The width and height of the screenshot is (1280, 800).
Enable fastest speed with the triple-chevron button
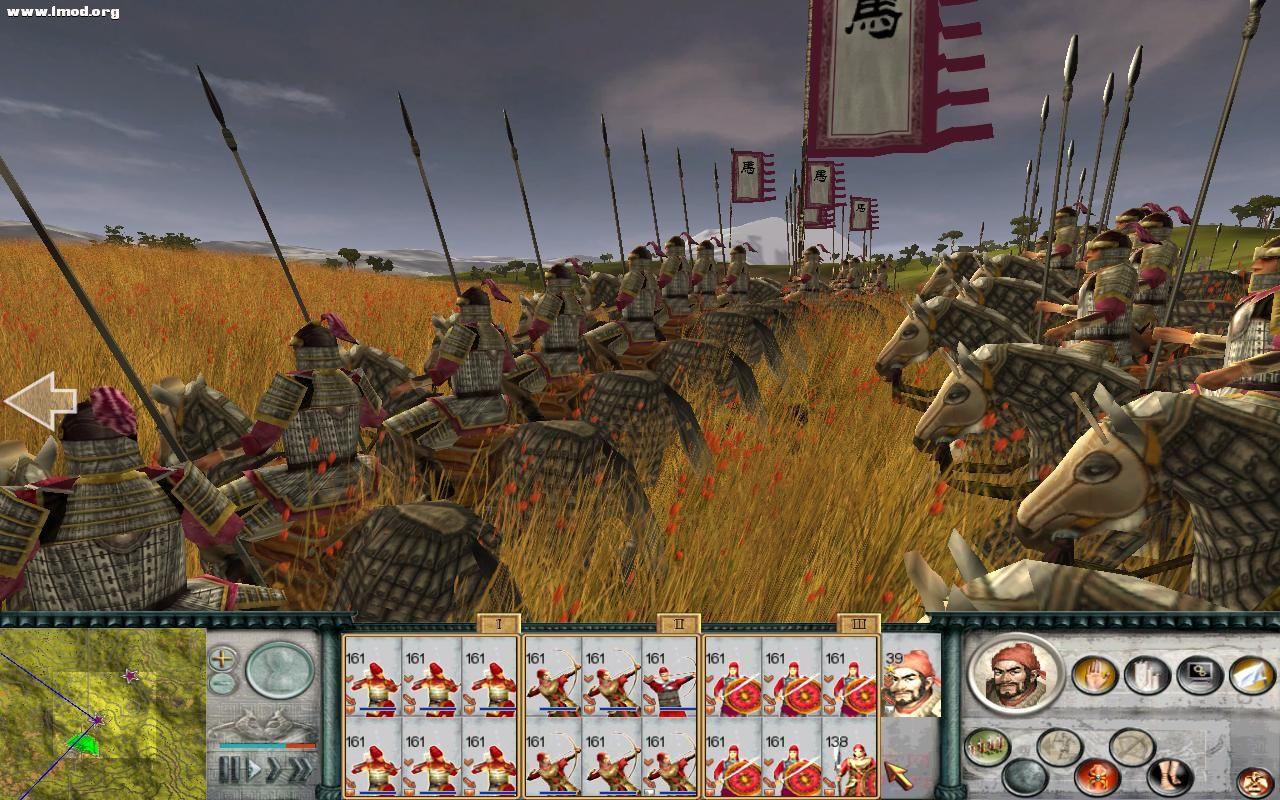coord(300,768)
